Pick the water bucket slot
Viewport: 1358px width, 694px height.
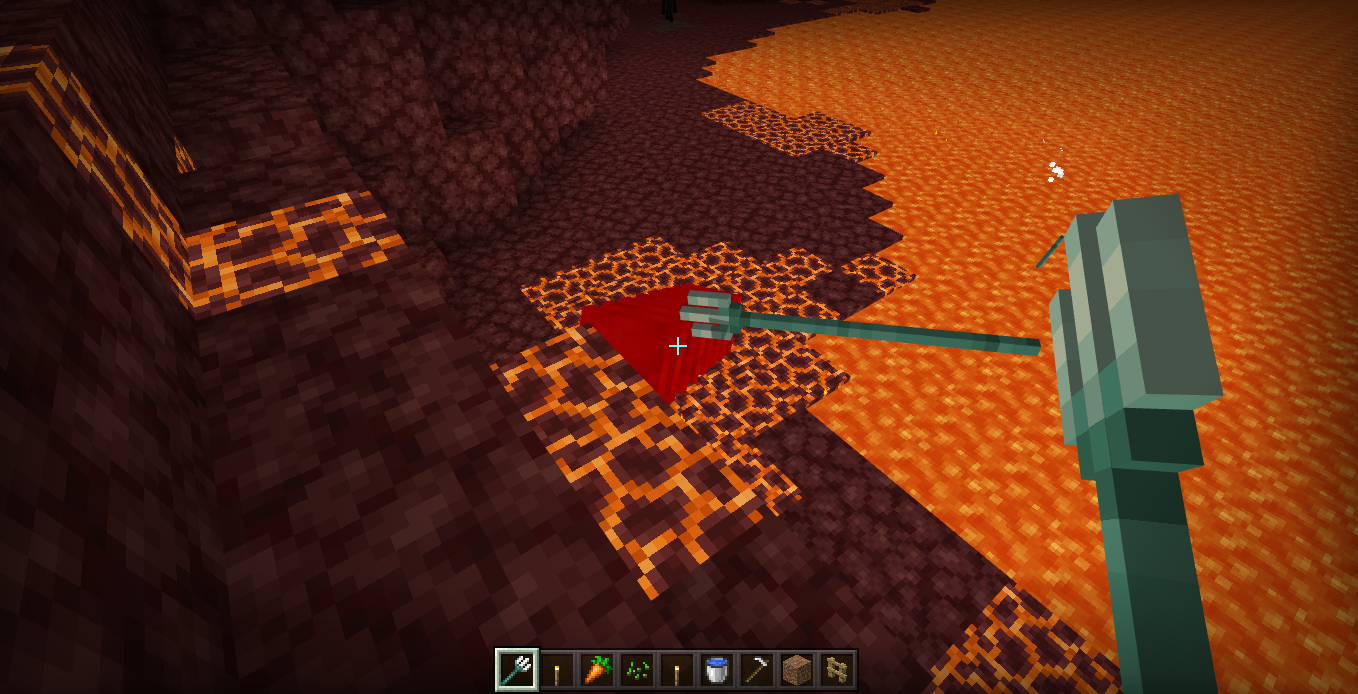point(715,670)
